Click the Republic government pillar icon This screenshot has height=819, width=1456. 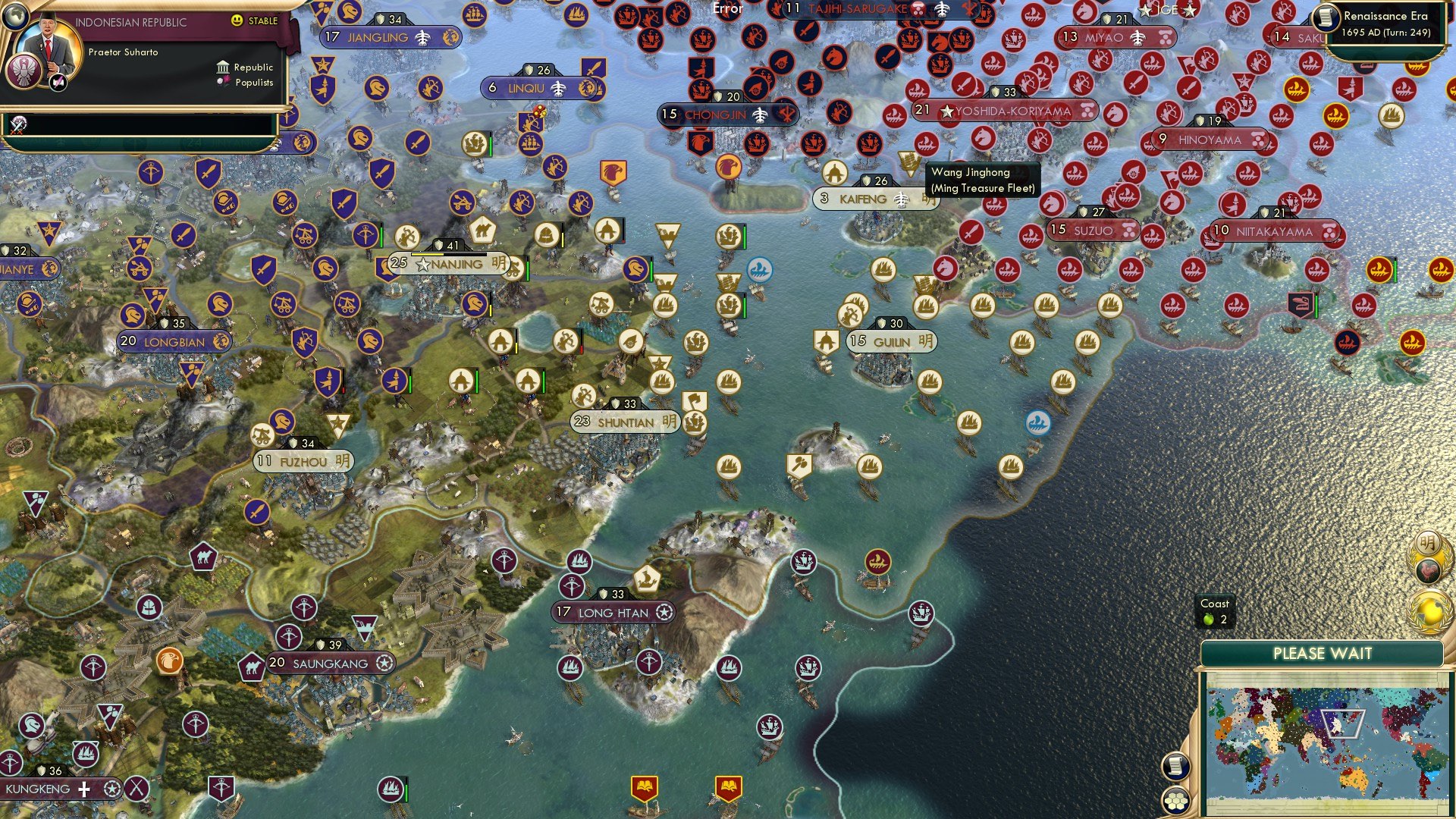223,68
